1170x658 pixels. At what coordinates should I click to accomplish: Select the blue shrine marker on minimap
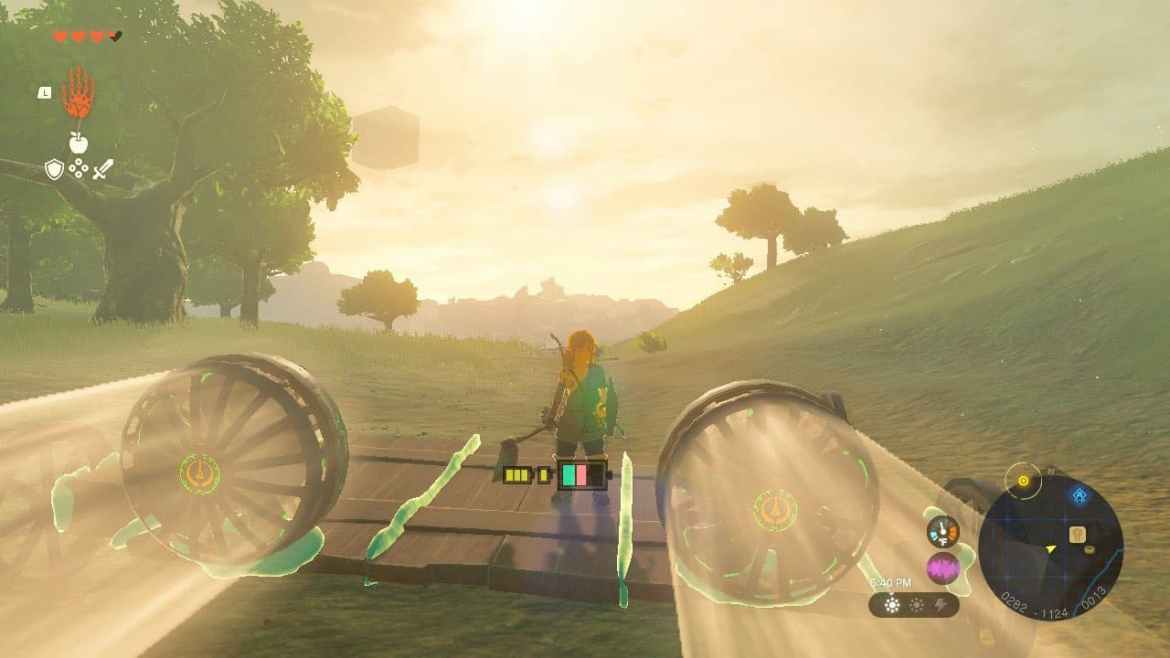[1080, 495]
